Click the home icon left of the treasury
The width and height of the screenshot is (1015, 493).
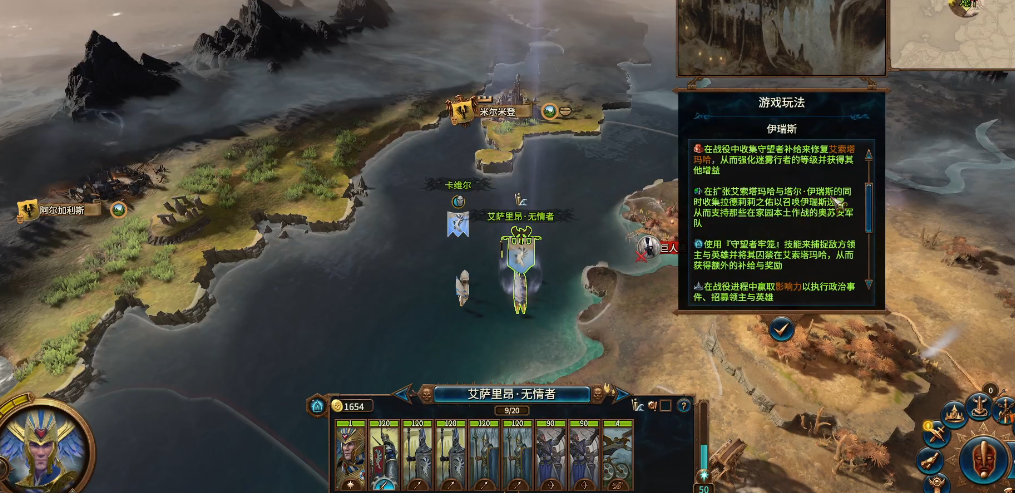coord(317,406)
